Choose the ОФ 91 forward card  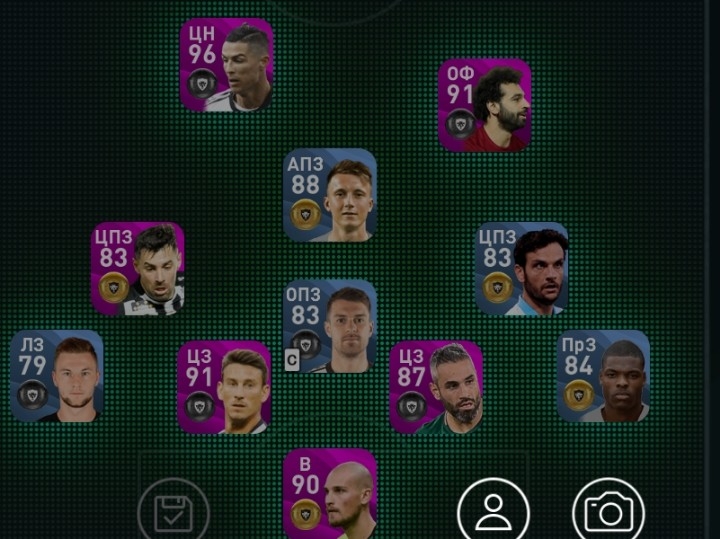(485, 105)
